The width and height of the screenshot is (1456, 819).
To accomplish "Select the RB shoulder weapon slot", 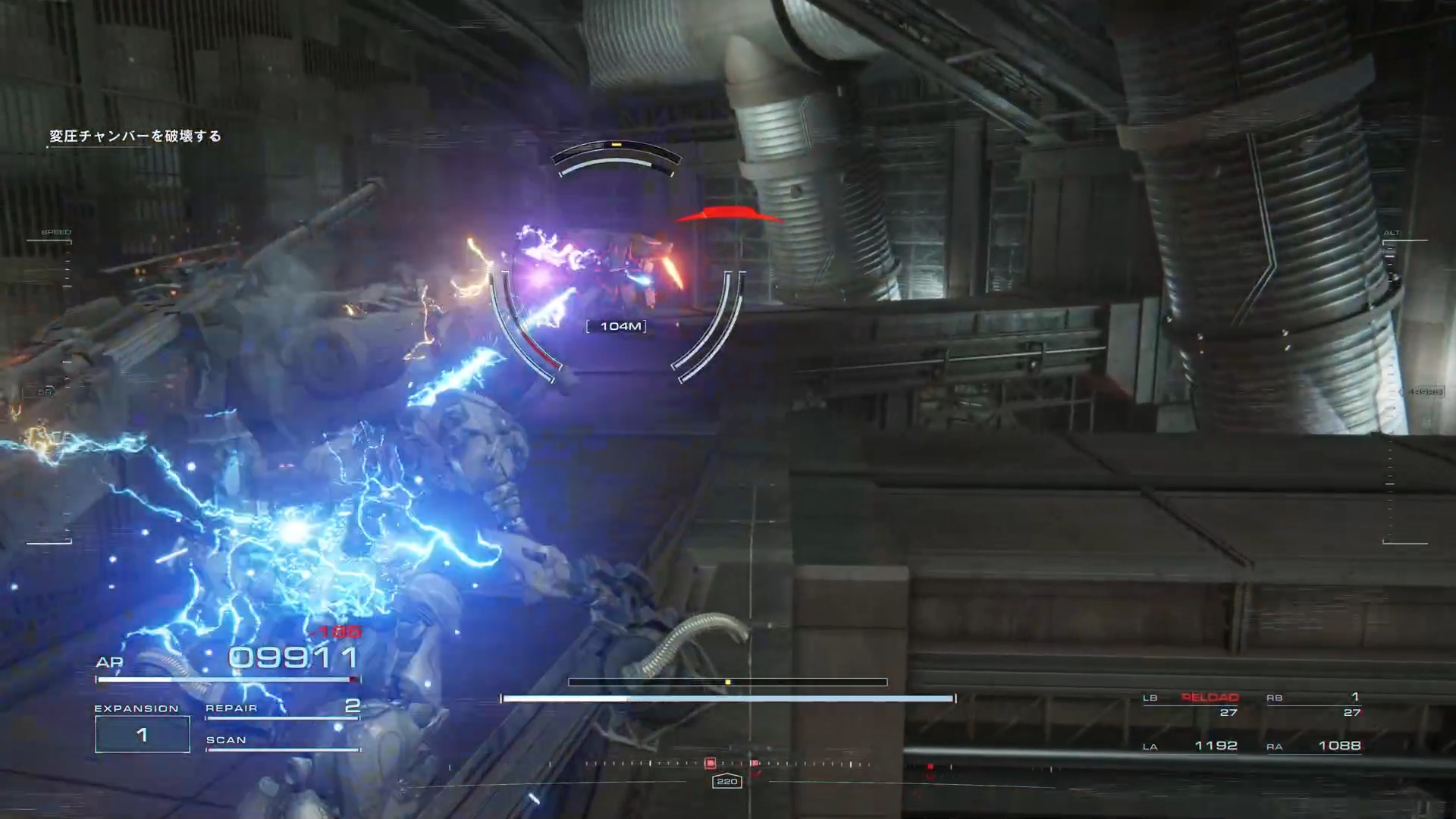I will [x=1315, y=704].
